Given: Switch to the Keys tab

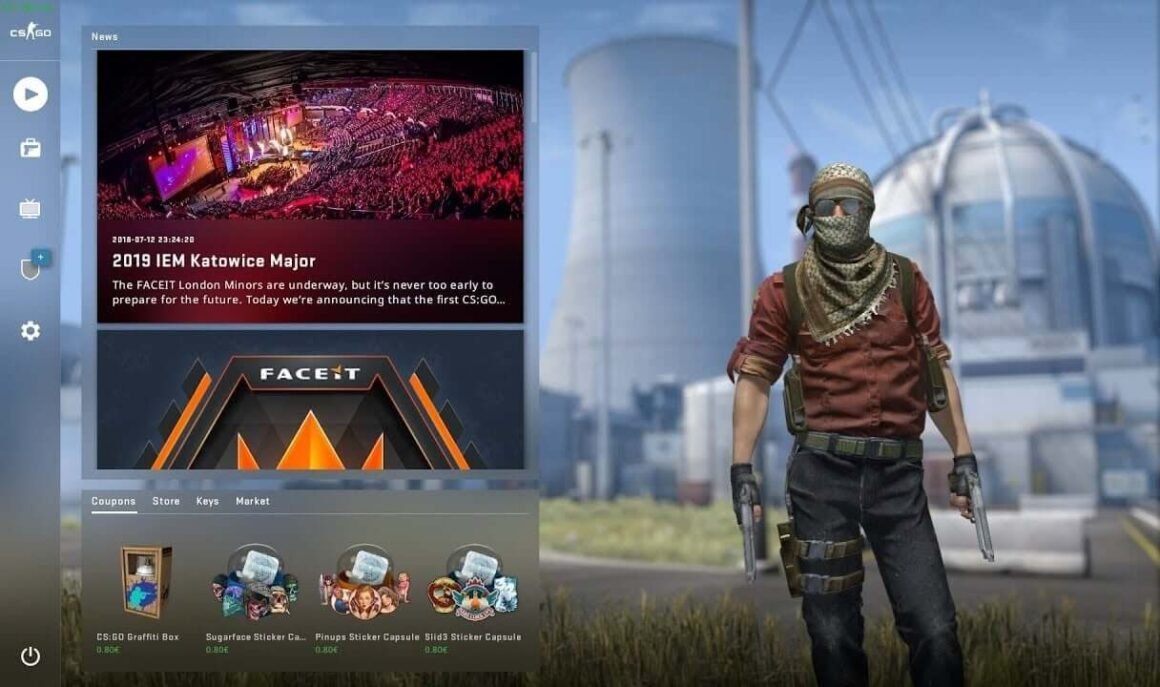Looking at the screenshot, I should point(207,501).
